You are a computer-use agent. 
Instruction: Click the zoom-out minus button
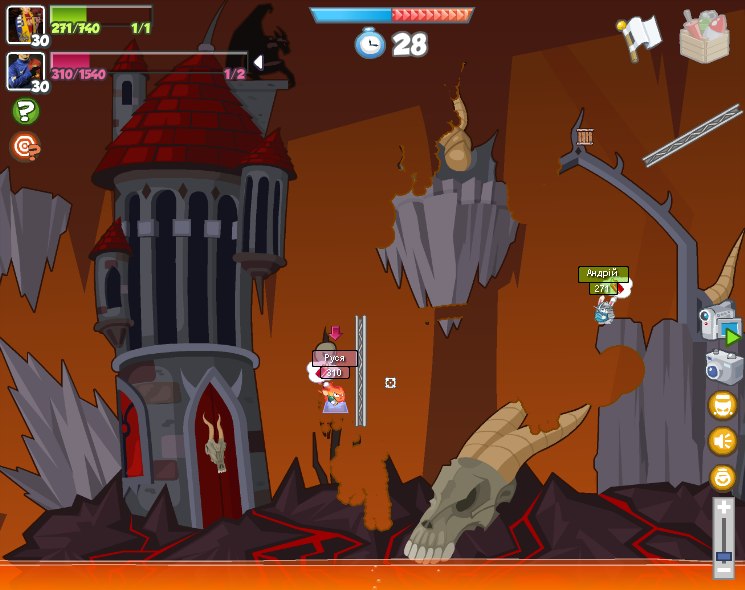pyautogui.click(x=724, y=570)
